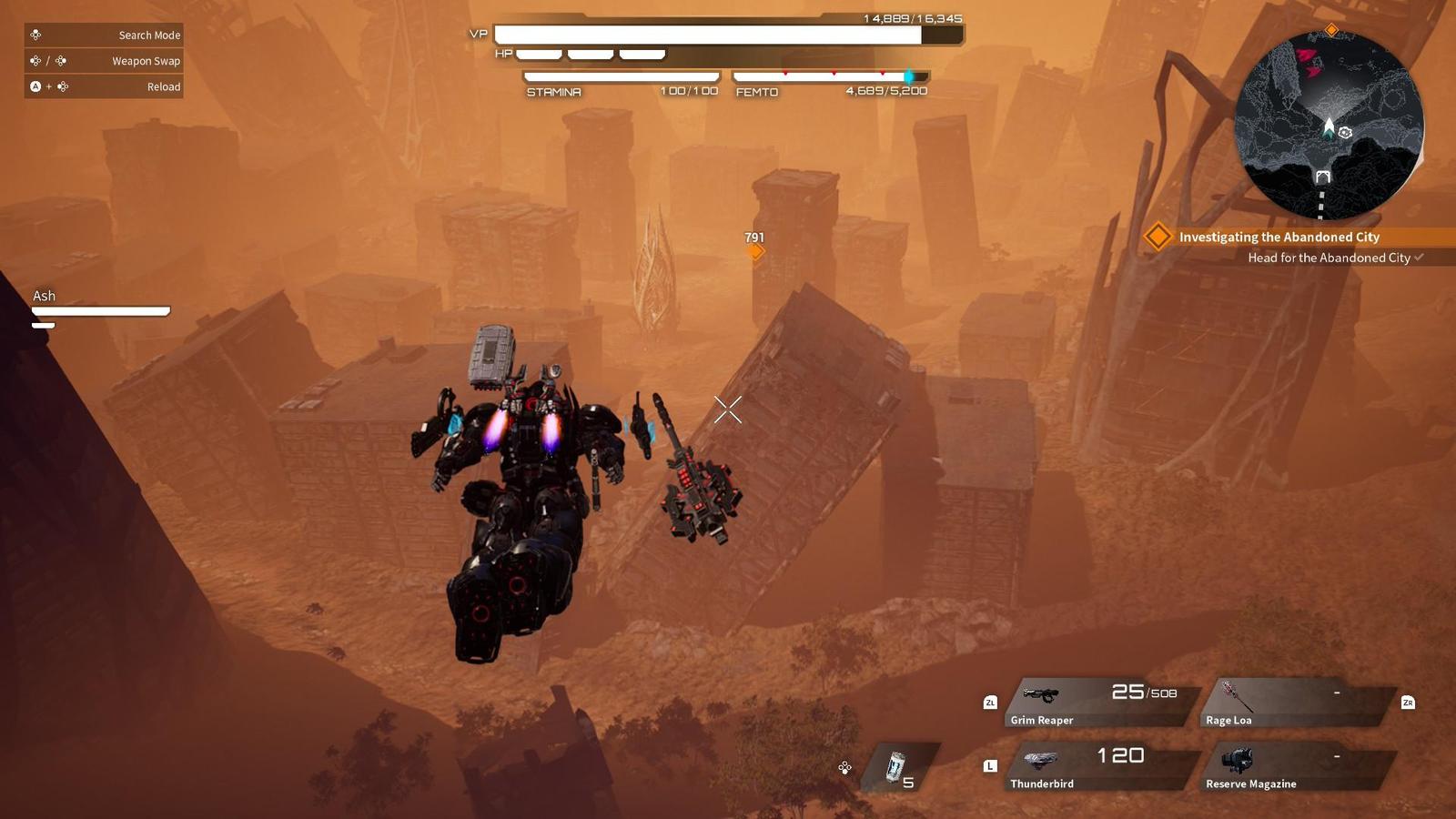
Task: Open the Investigating the Abandoned City objective
Action: point(1279,237)
